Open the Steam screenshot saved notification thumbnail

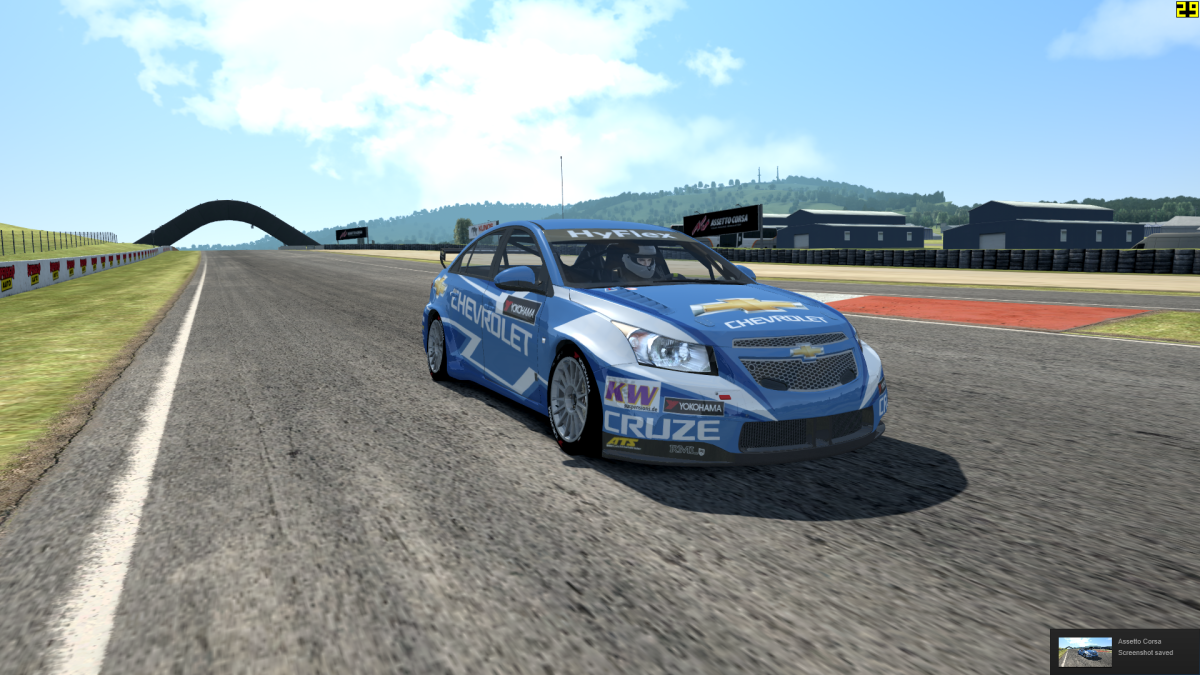click(1084, 652)
